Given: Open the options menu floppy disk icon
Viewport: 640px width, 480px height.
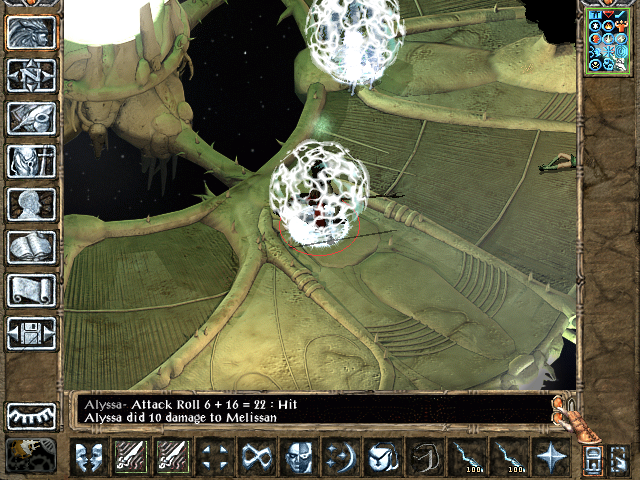Looking at the screenshot, I should [x=31, y=333].
